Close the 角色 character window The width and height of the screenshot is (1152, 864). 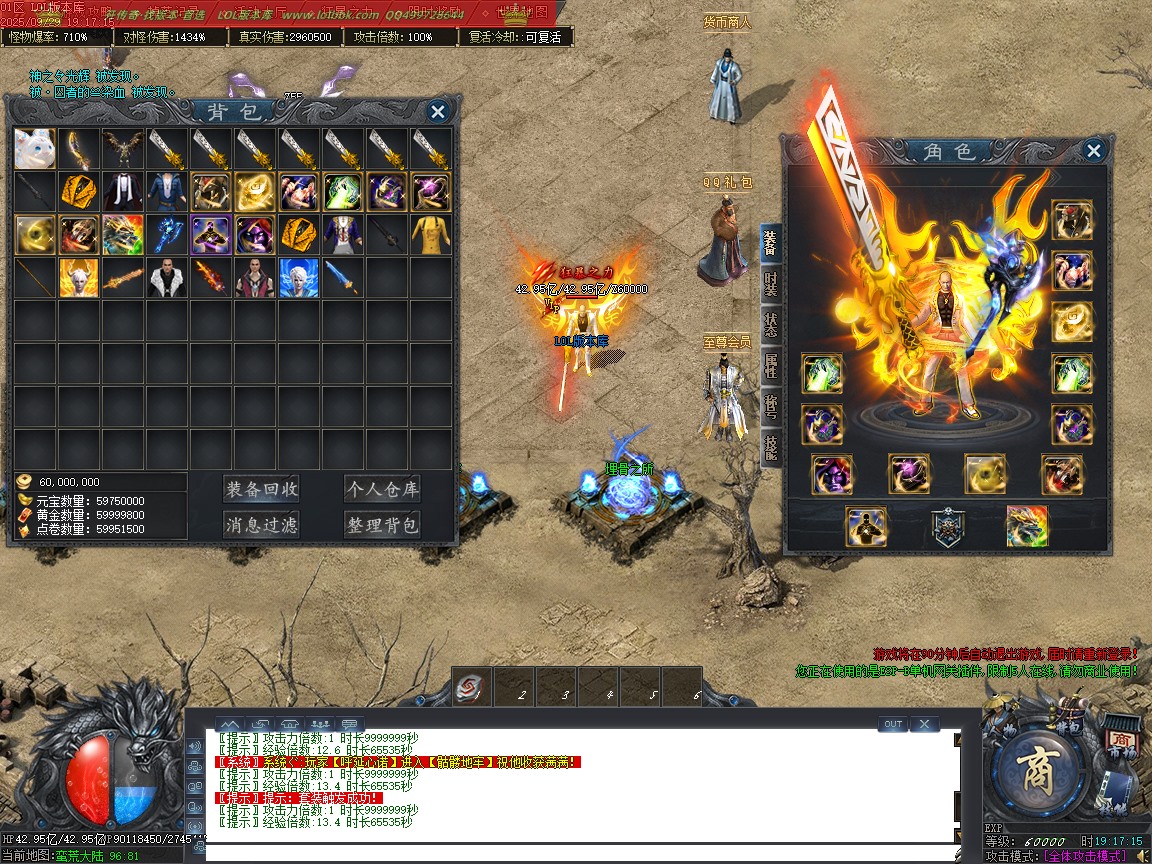(x=1094, y=151)
